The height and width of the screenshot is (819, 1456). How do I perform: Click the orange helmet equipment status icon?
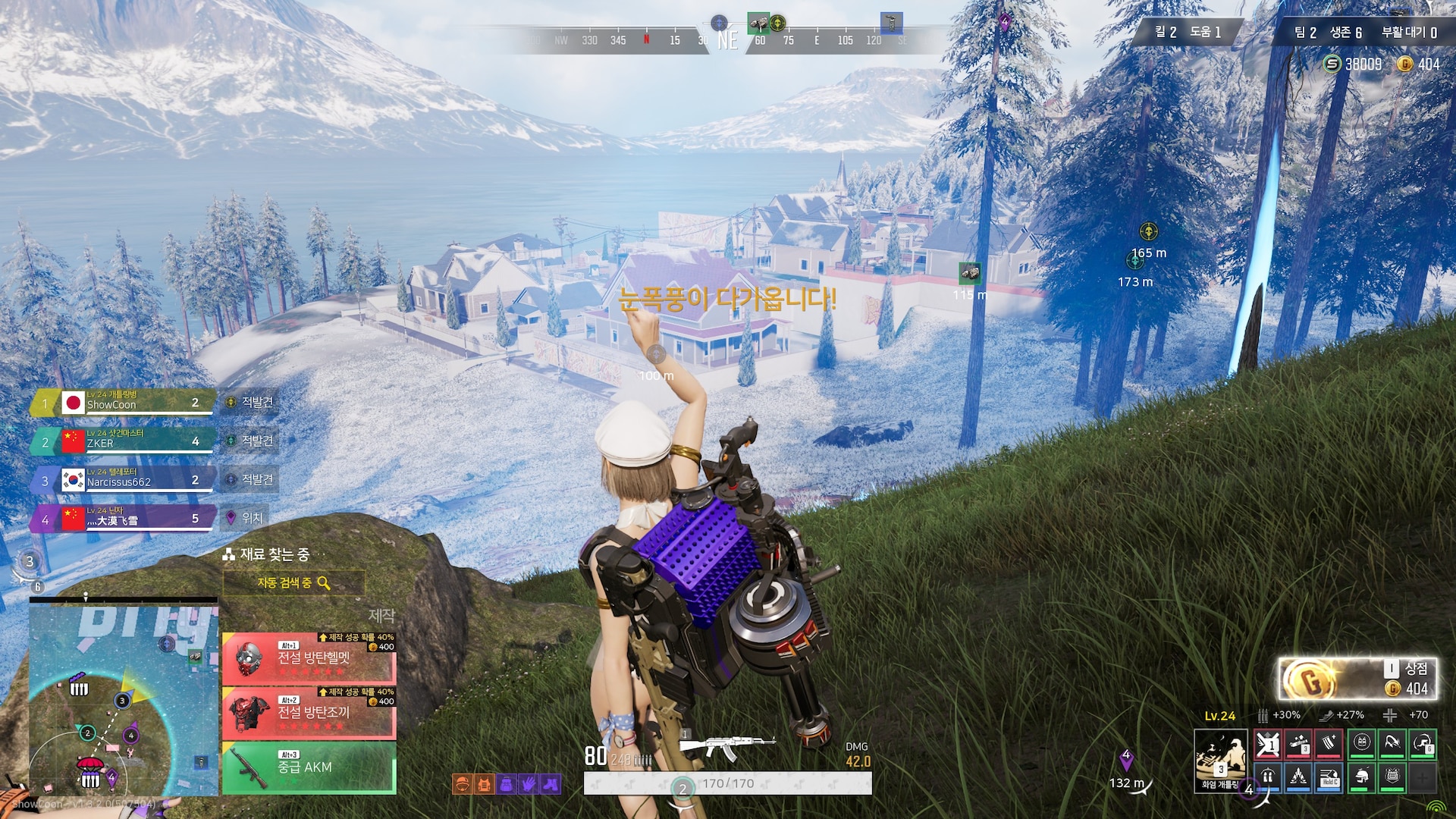click(x=461, y=784)
